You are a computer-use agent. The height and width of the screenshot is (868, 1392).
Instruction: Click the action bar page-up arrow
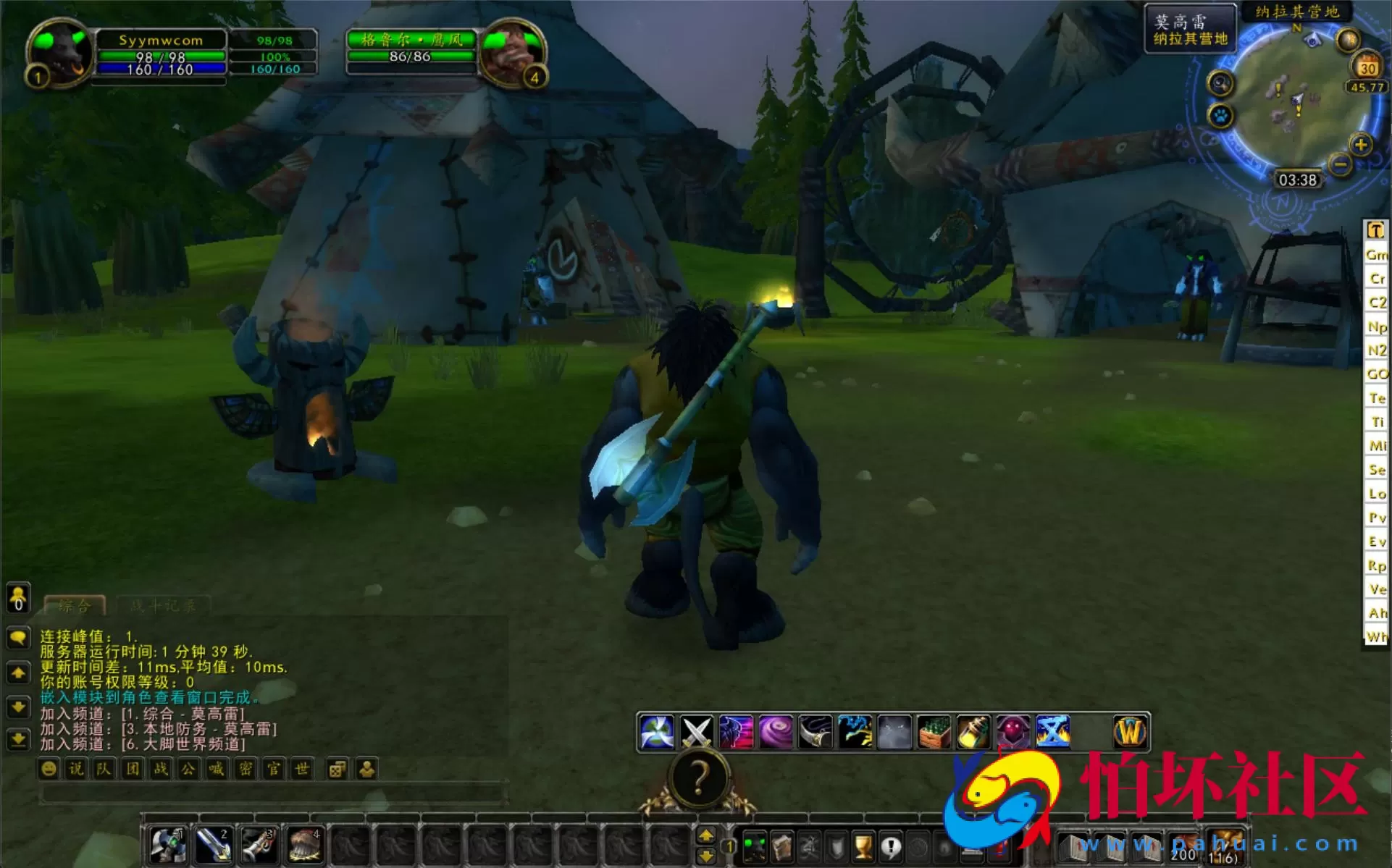coord(708,833)
